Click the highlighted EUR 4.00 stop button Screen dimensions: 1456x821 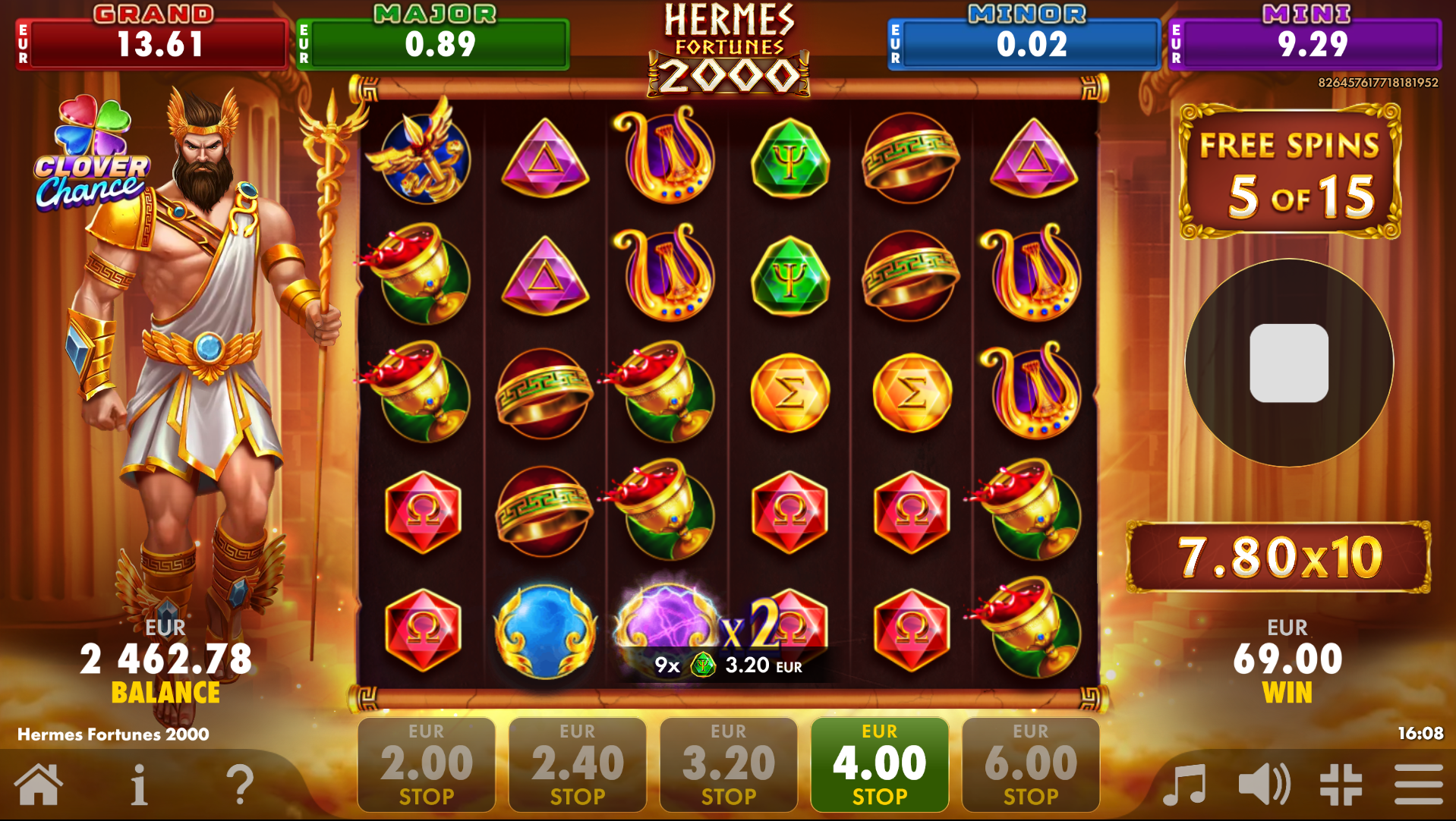(879, 764)
